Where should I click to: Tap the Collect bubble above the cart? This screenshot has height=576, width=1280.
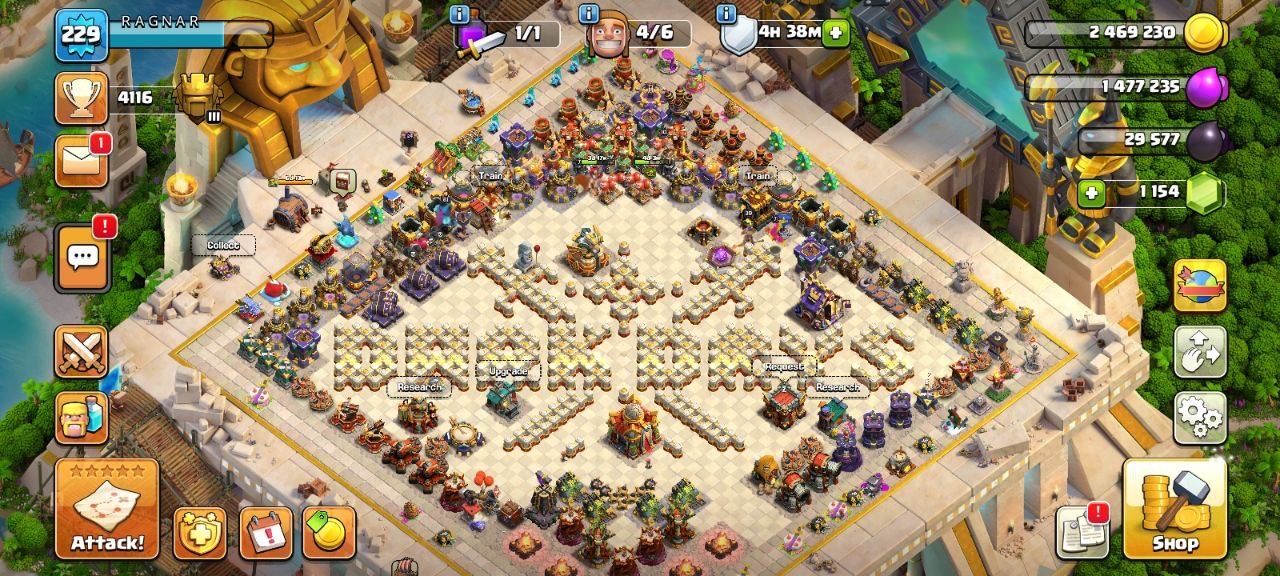[223, 245]
